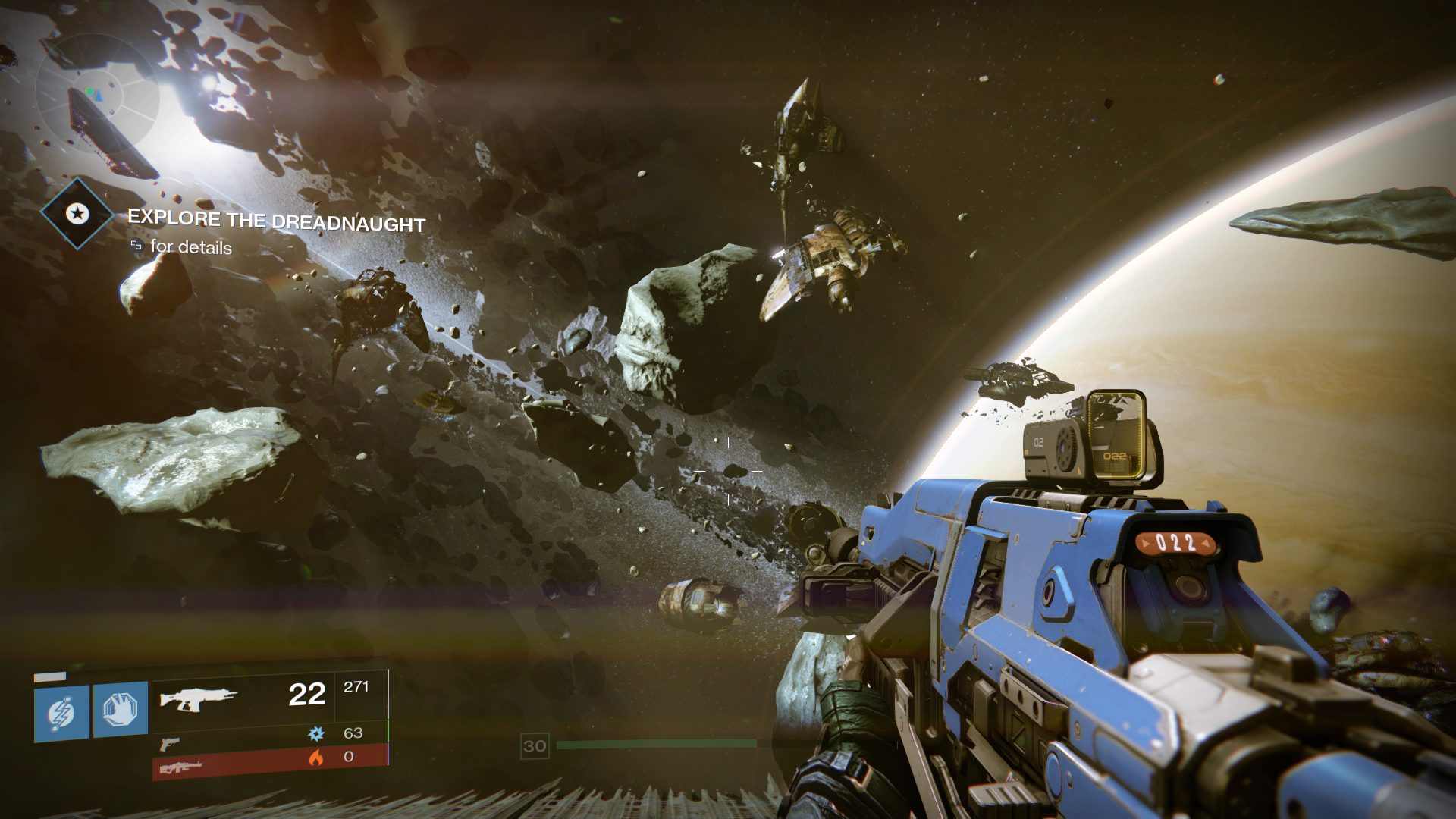Select the primary auto rifle weapon icon
The height and width of the screenshot is (819, 1456).
198,698
